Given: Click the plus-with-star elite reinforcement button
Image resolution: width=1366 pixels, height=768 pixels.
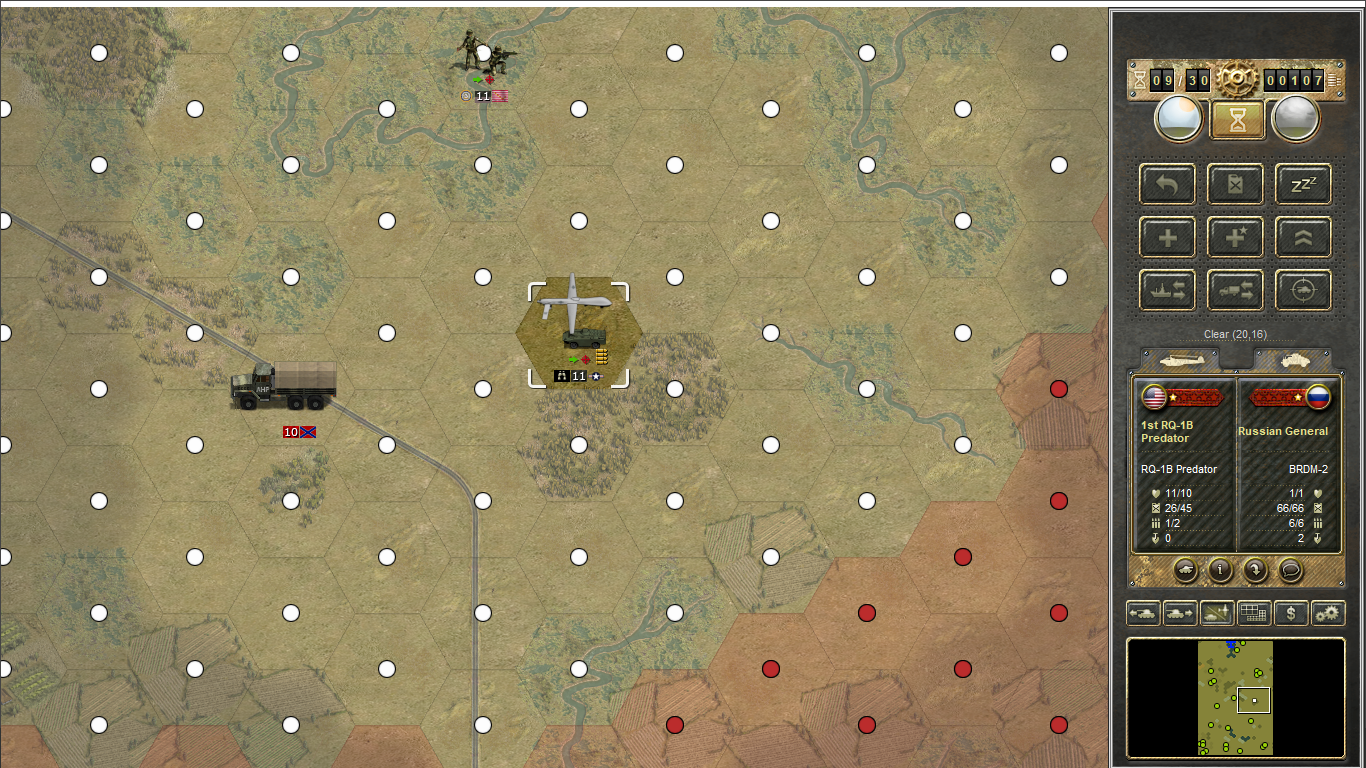Looking at the screenshot, I should coord(1235,237).
